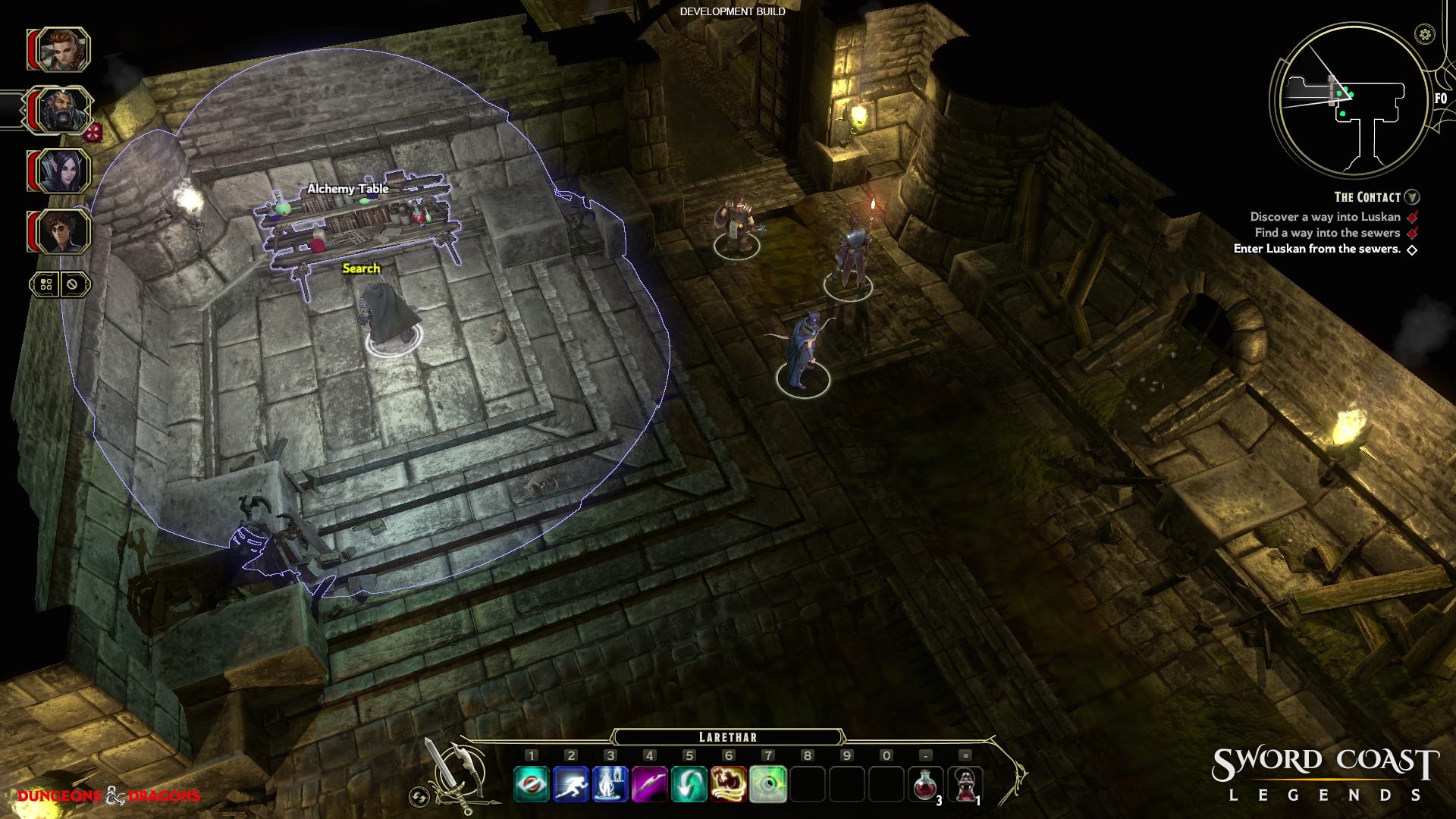This screenshot has width=1456, height=819.
Task: Activate the glowing figure decoy ability
Action: [x=610, y=784]
